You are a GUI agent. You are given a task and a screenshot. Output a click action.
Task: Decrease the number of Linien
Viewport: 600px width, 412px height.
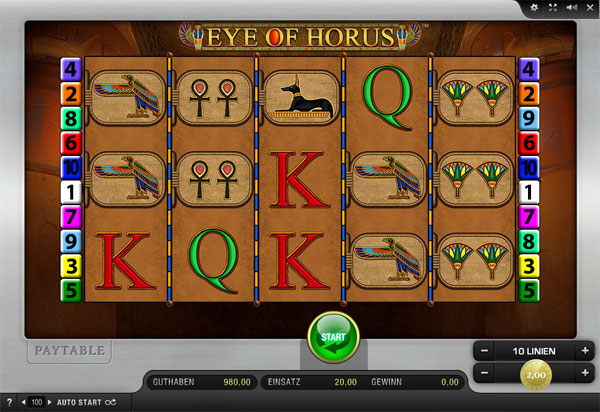click(x=484, y=351)
